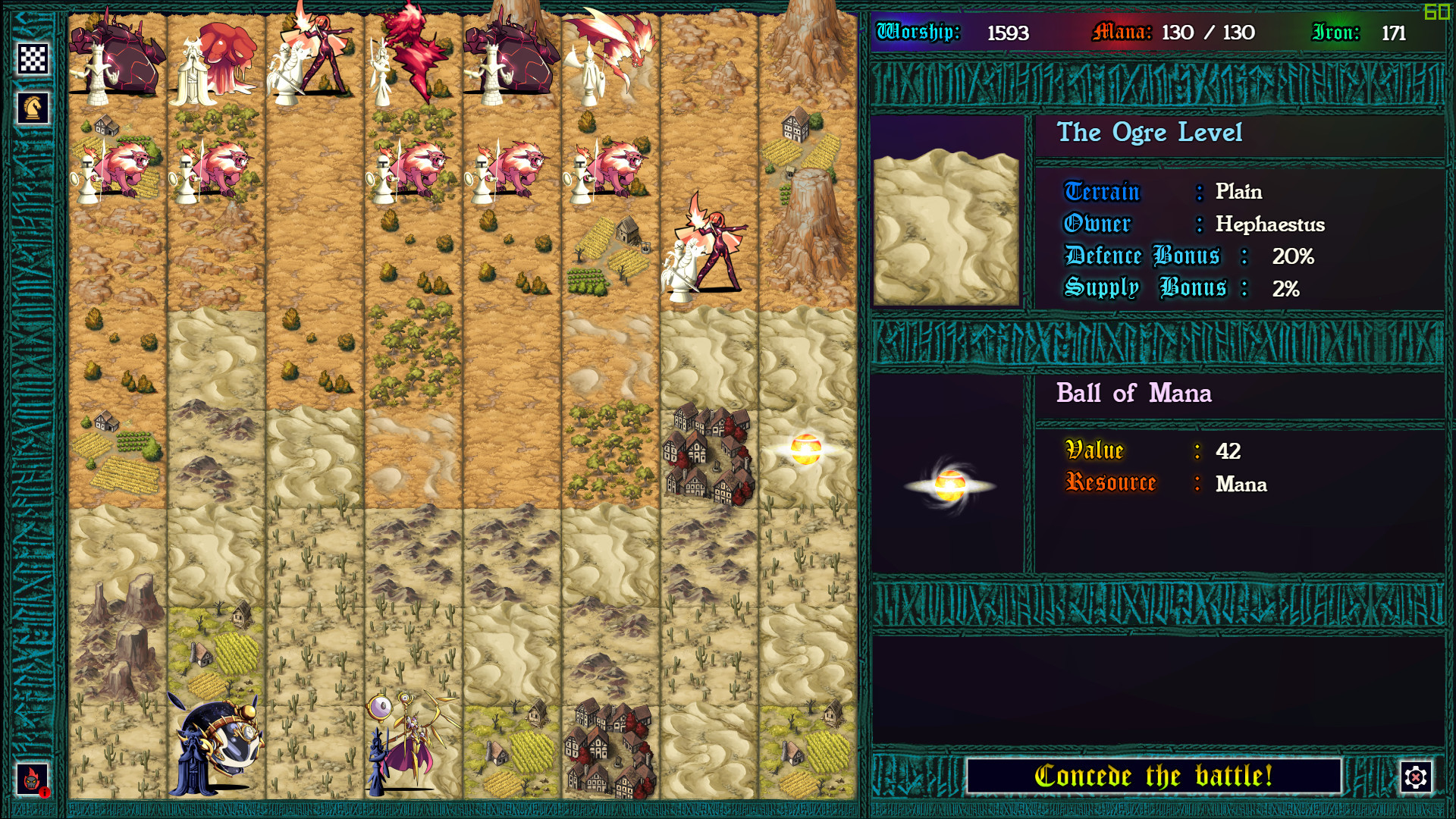The height and width of the screenshot is (819, 1456).
Task: Click the gear with X icon
Action: 1414,776
